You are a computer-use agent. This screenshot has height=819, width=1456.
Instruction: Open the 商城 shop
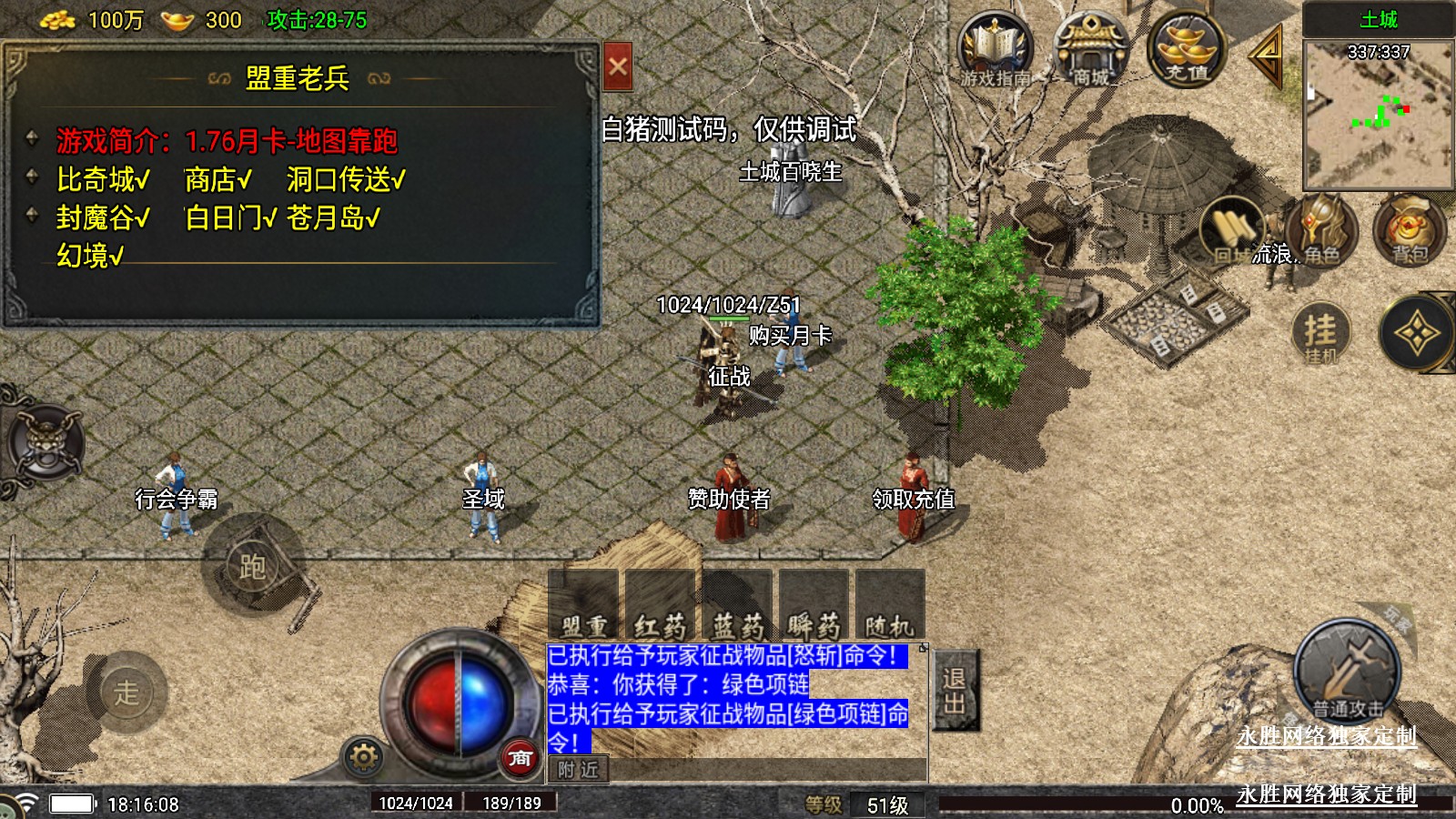pos(1090,51)
